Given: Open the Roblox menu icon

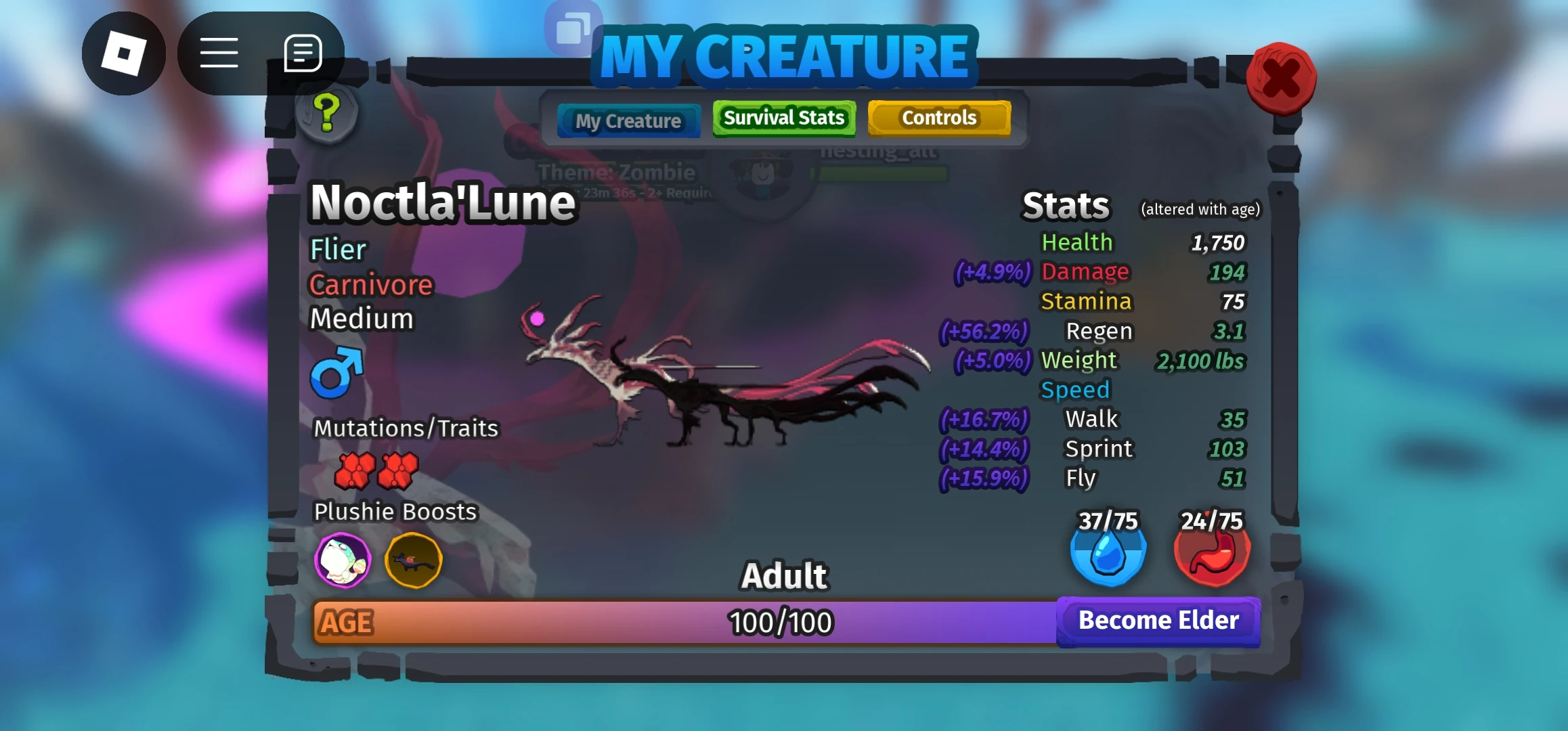Looking at the screenshot, I should (x=124, y=51).
